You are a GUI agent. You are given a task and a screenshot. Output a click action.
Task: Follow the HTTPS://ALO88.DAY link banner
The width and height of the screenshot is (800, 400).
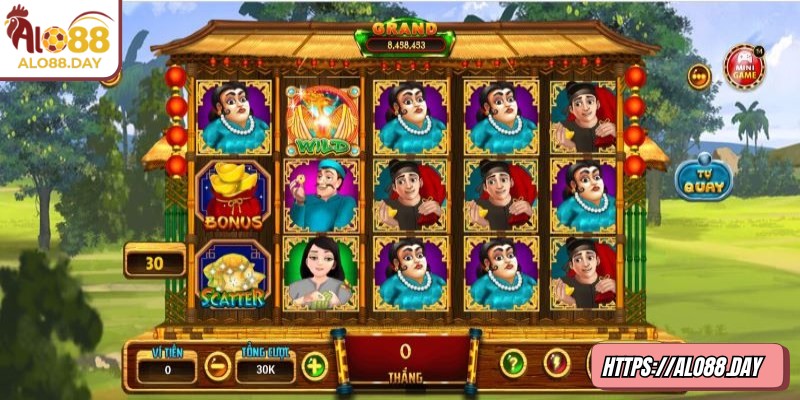click(x=689, y=367)
